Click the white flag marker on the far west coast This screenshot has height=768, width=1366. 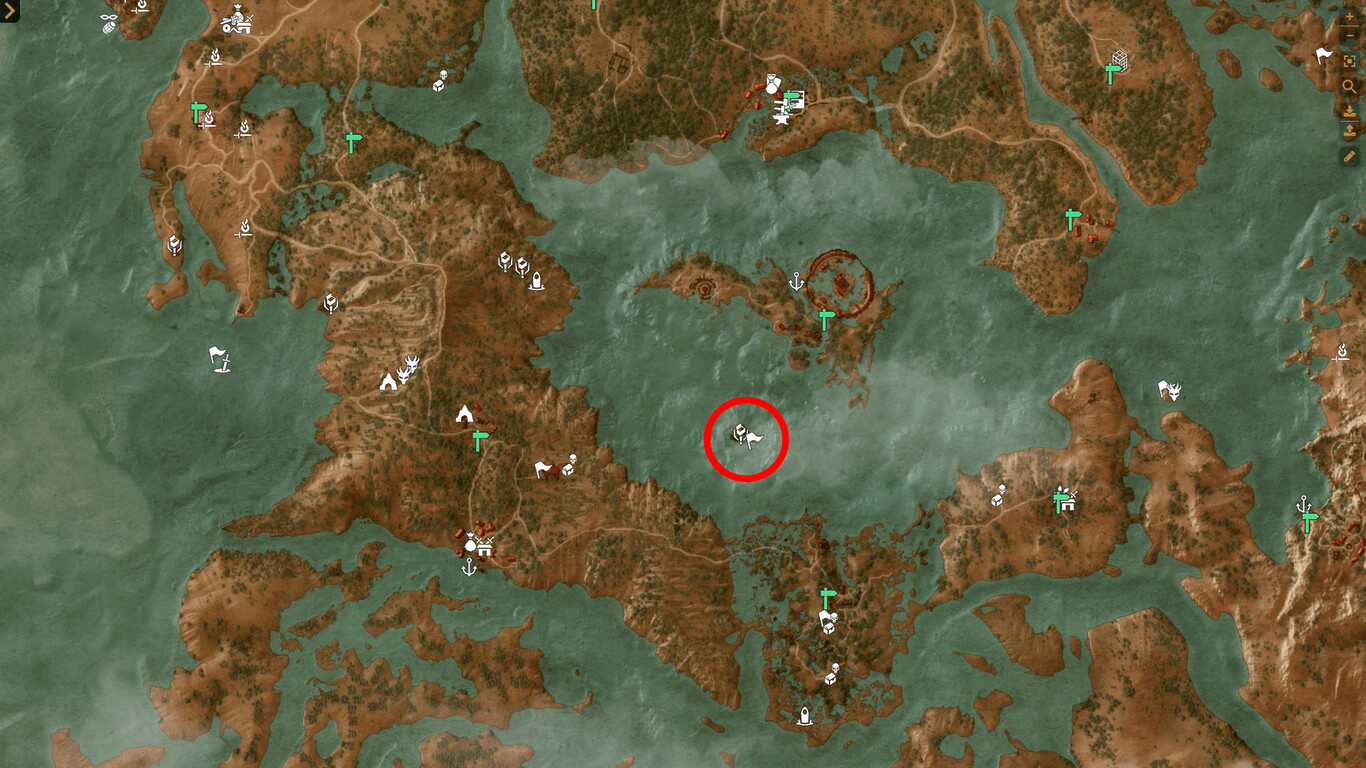tap(217, 358)
